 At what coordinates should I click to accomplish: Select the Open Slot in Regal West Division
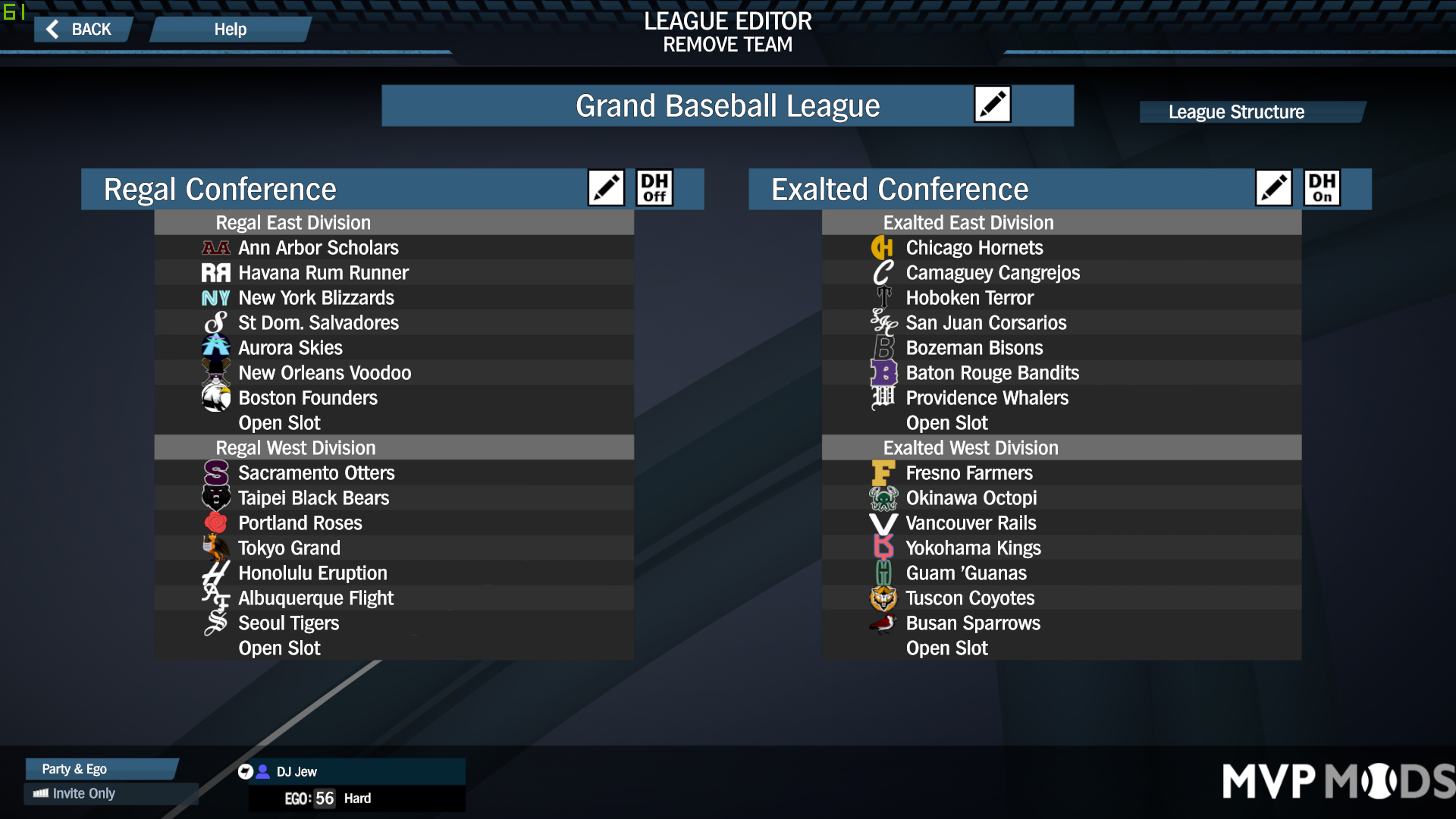279,648
